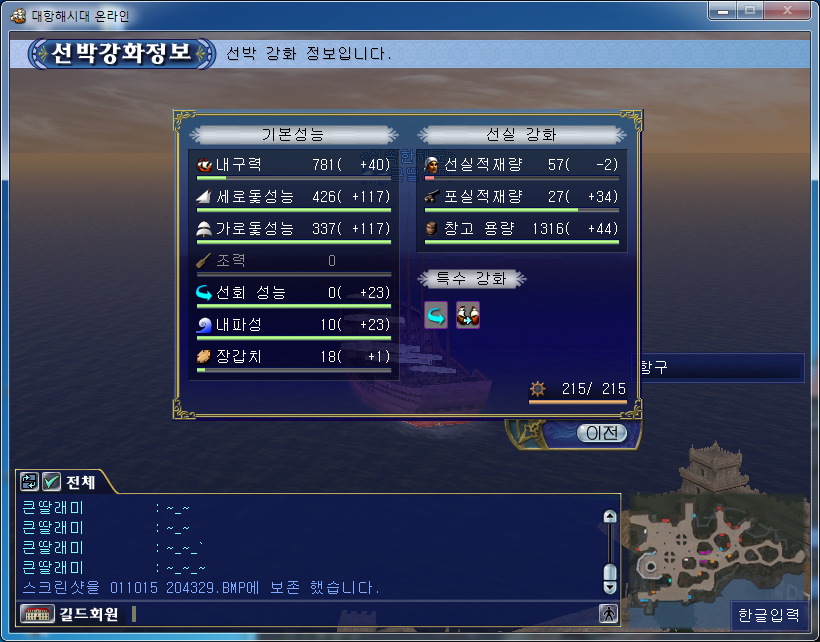Switch to the 전체 chat tab
This screenshot has width=820, height=642.
pos(81,482)
